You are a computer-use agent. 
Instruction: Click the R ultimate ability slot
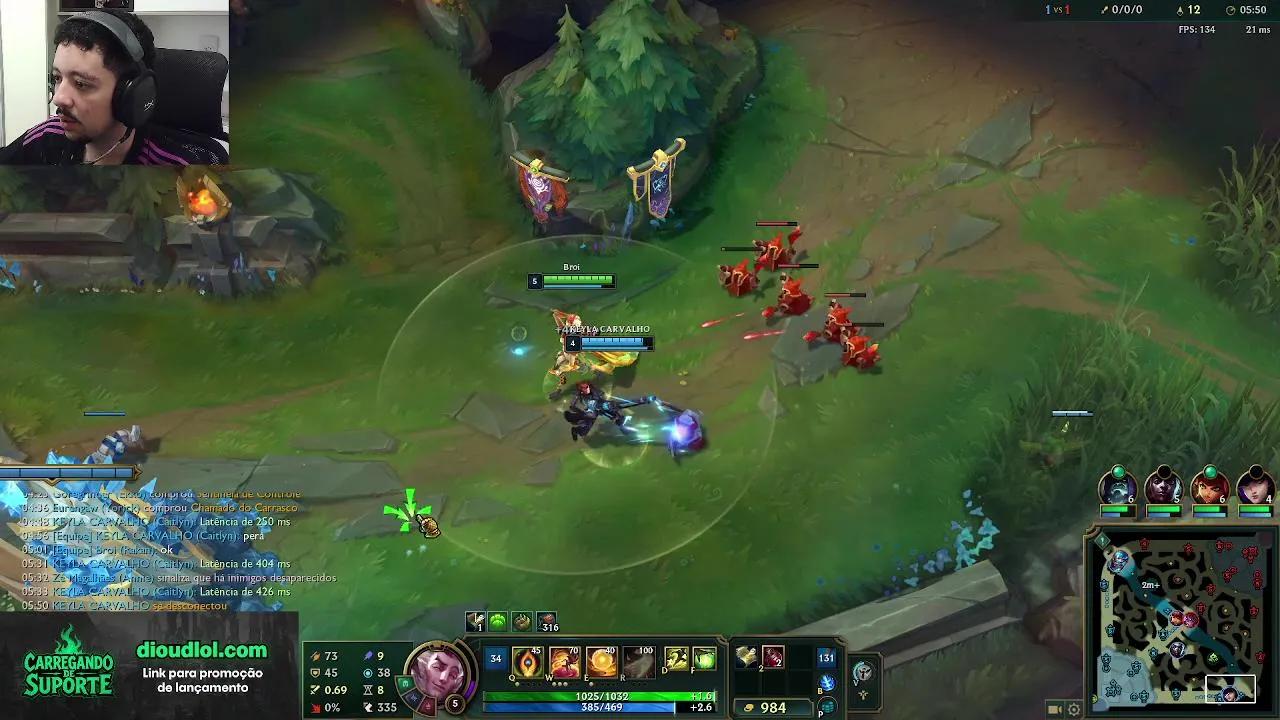[640, 662]
